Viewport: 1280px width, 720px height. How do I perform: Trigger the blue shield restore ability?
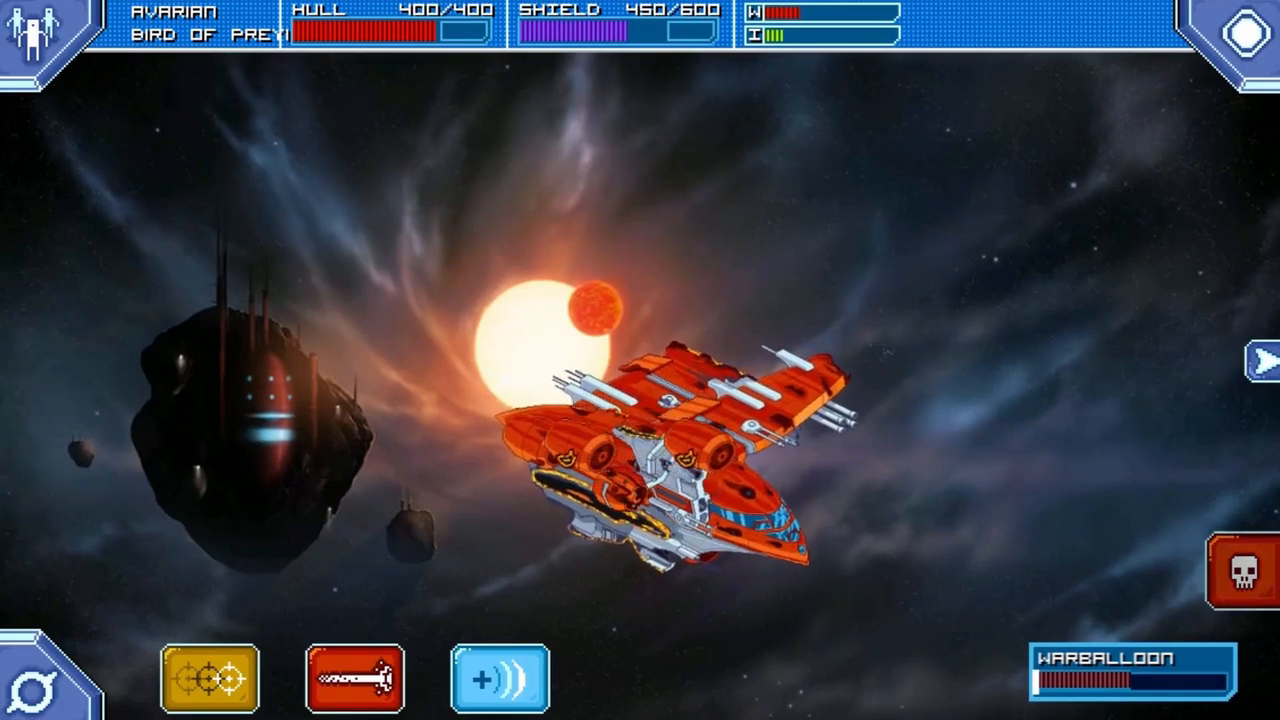tap(499, 678)
